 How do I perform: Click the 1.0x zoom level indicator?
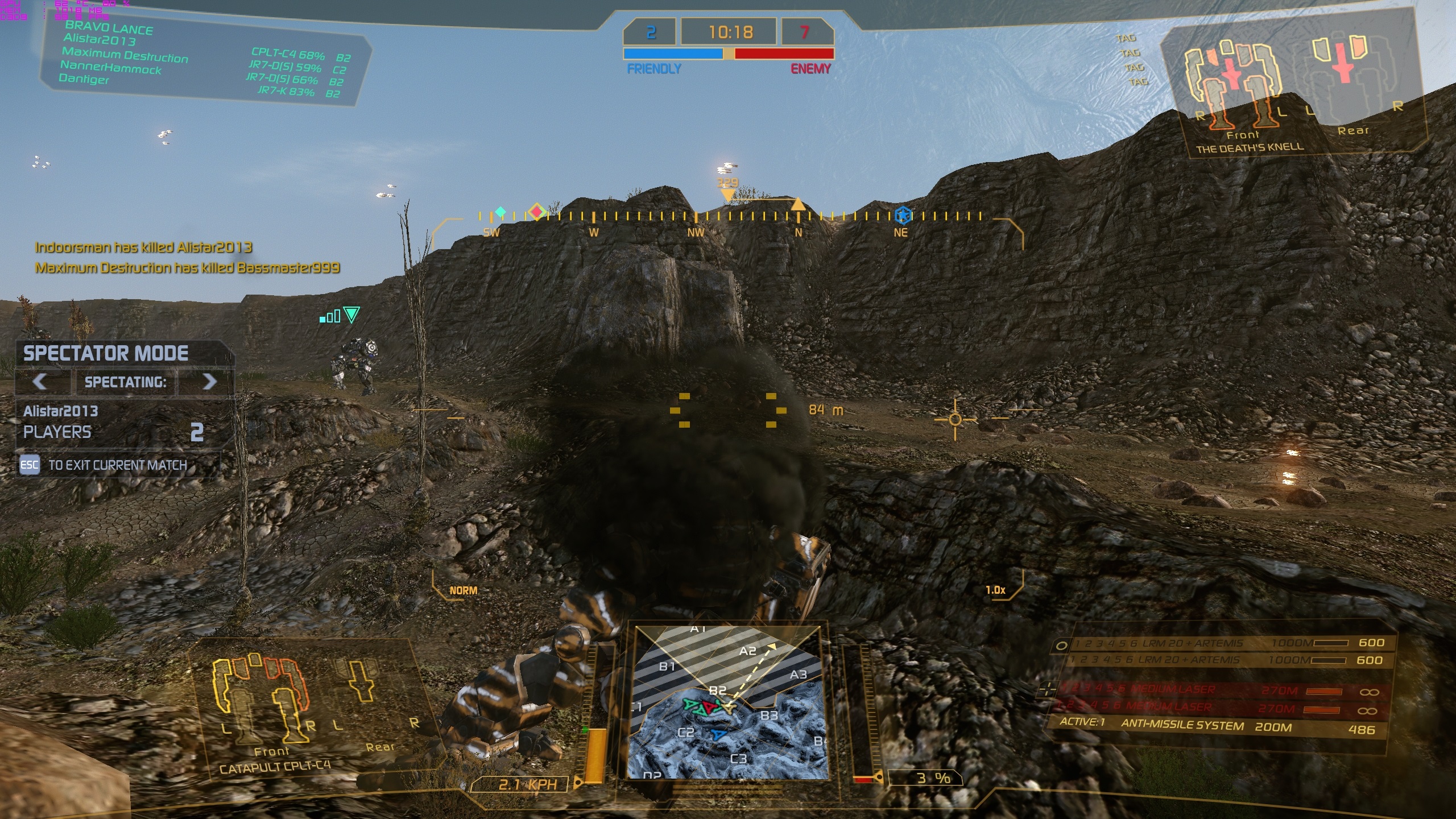click(995, 590)
